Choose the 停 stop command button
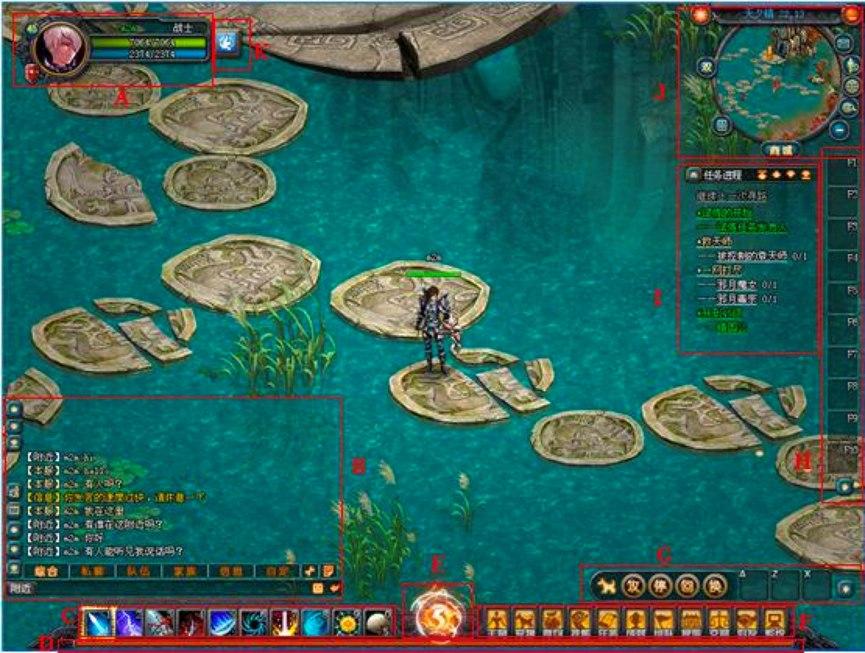Screen dimensions: 865x653 [x=659, y=585]
